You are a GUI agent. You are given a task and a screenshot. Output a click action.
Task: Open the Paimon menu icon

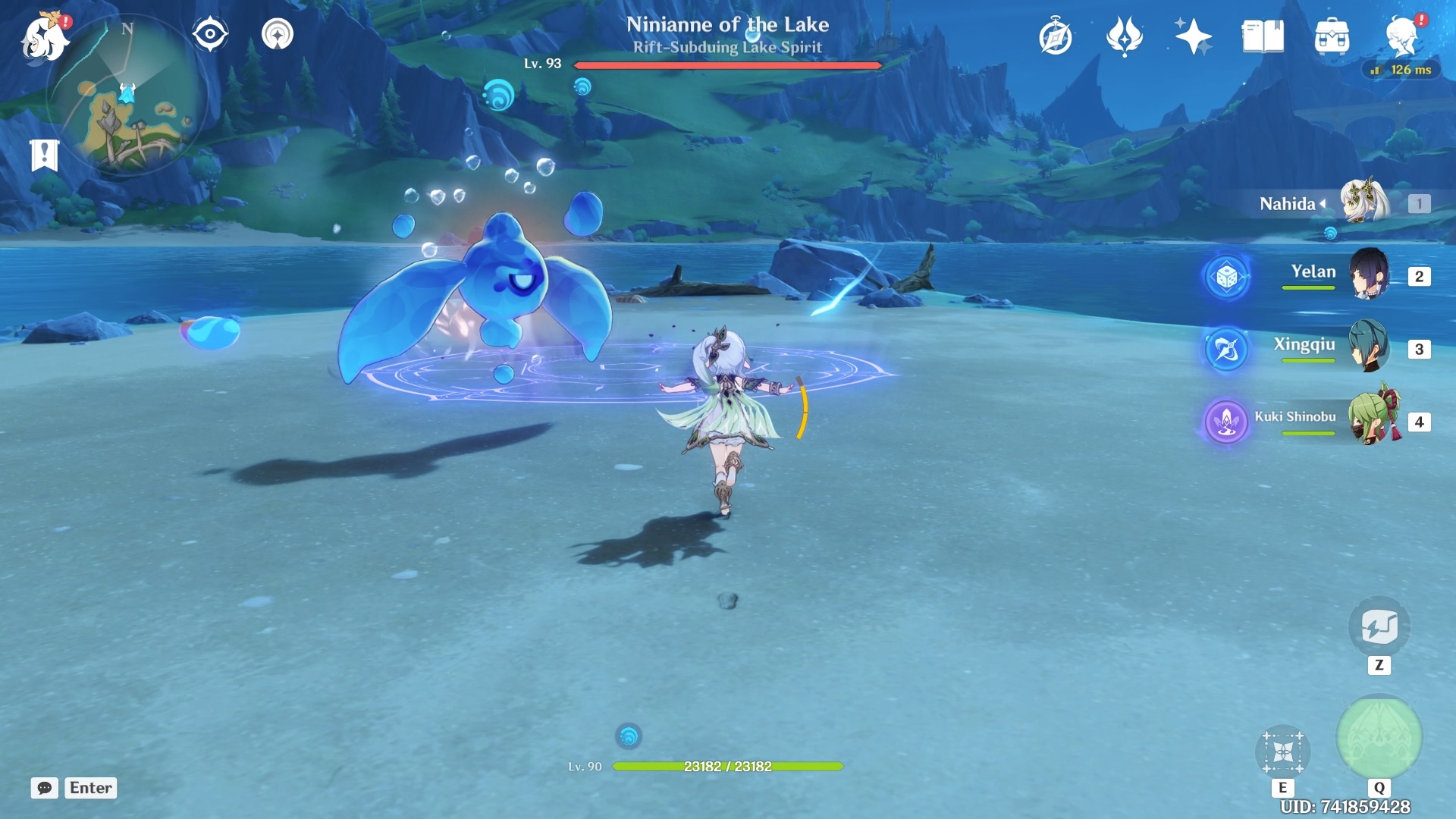(x=44, y=36)
